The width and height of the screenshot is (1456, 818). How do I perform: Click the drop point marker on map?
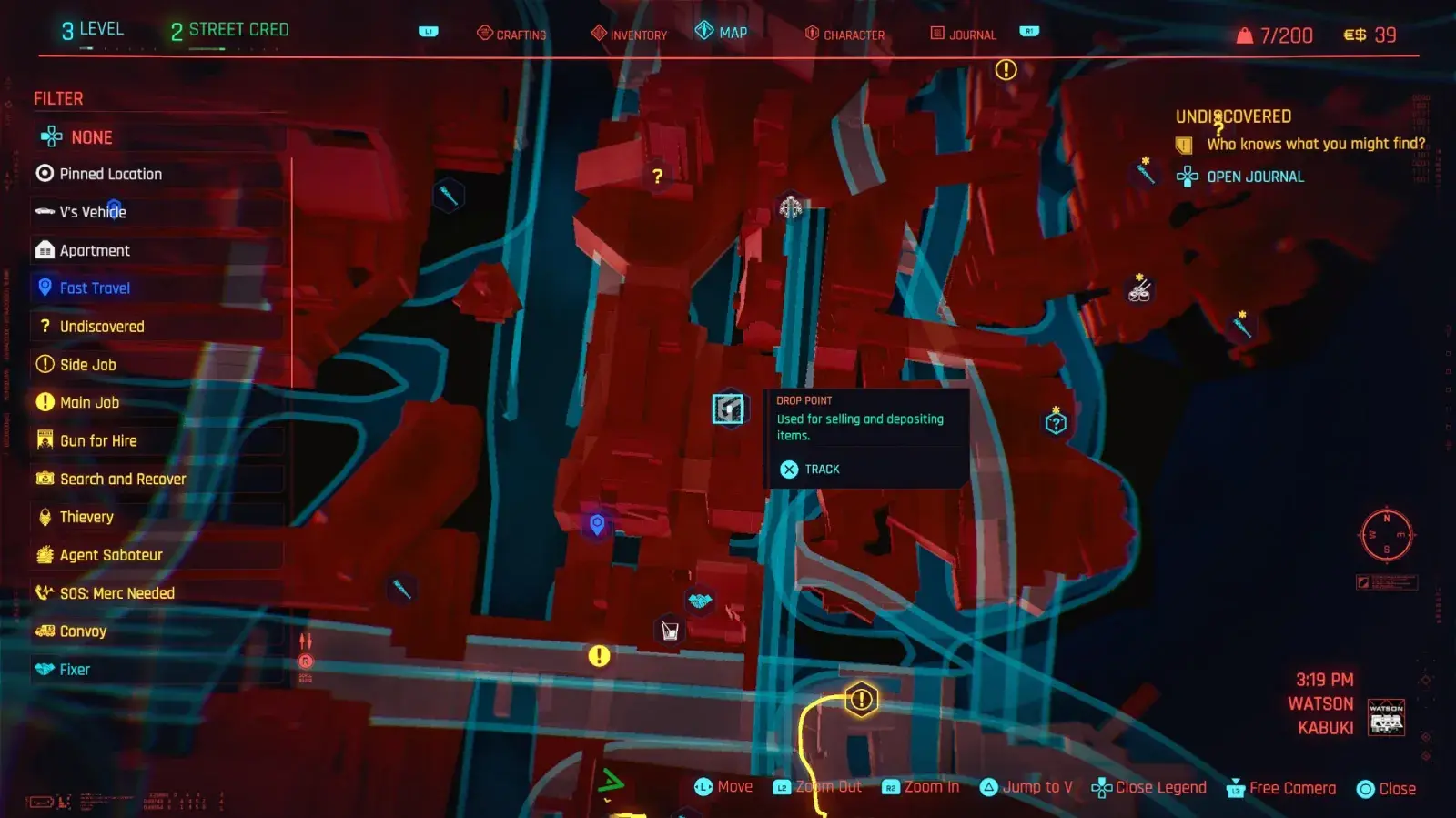(728, 409)
